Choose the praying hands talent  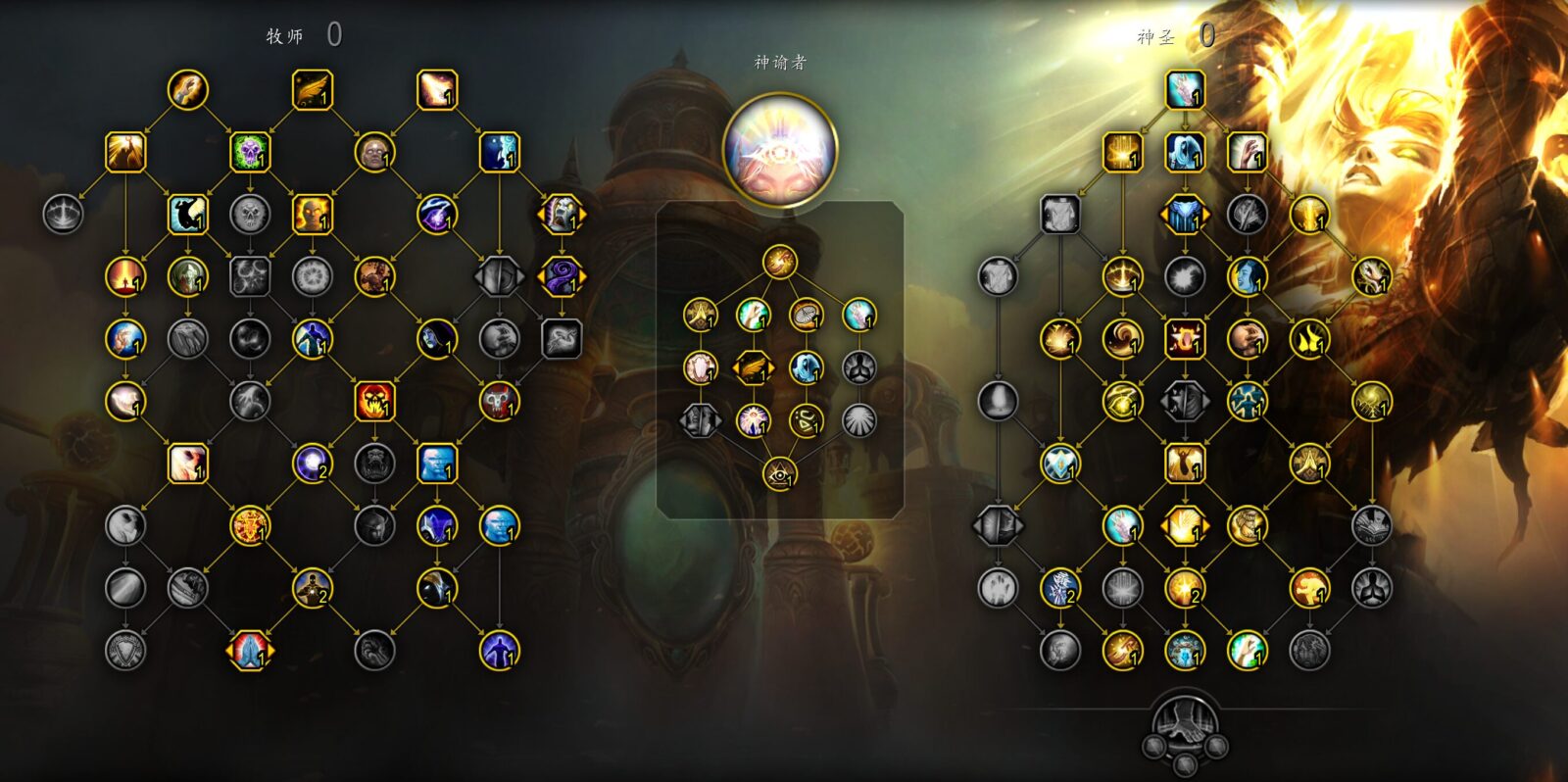250,650
